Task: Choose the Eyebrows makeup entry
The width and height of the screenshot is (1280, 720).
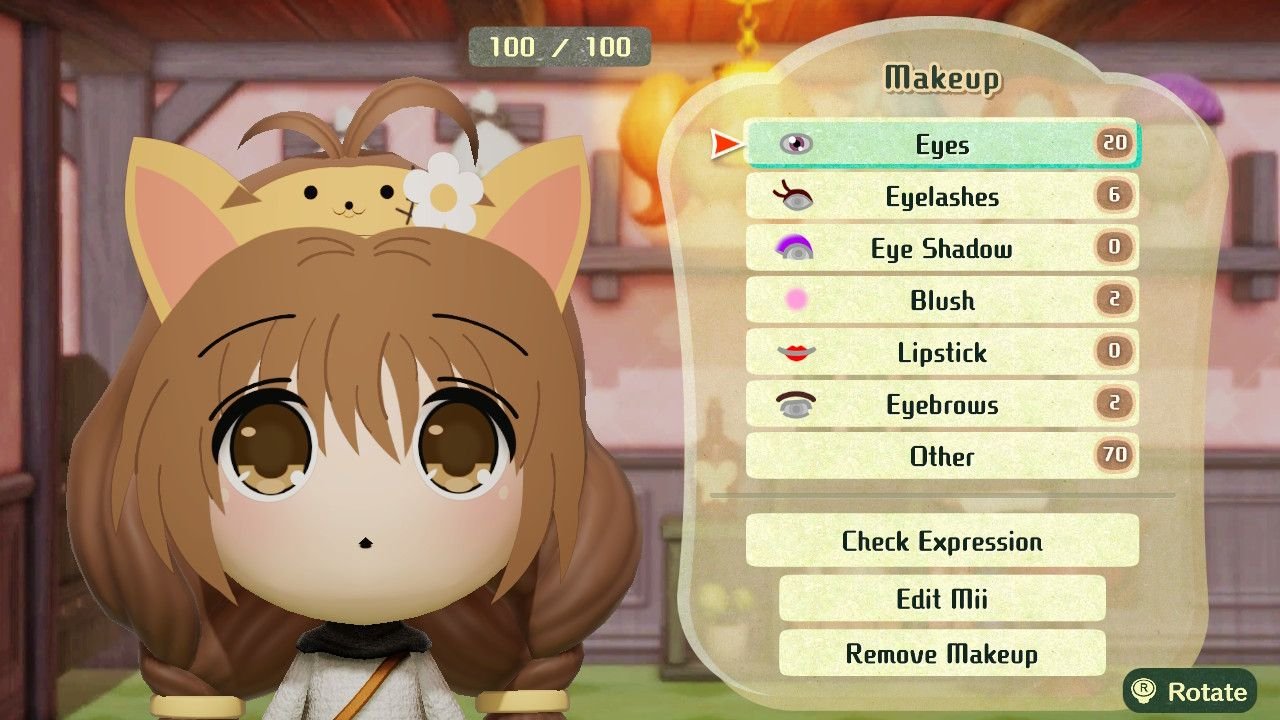Action: 941,405
